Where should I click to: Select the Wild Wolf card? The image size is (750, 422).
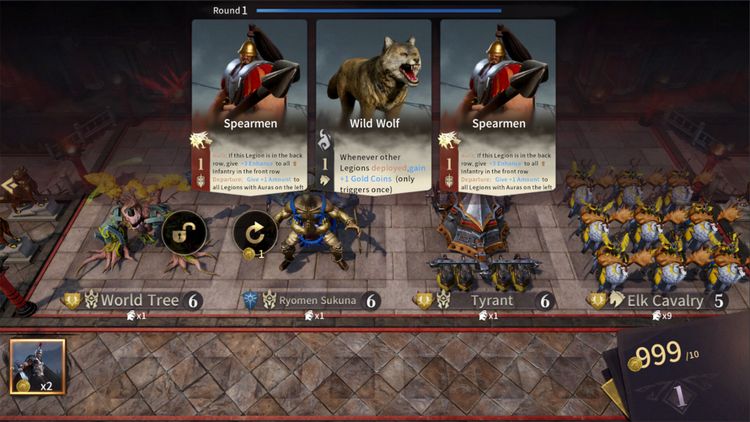[374, 106]
